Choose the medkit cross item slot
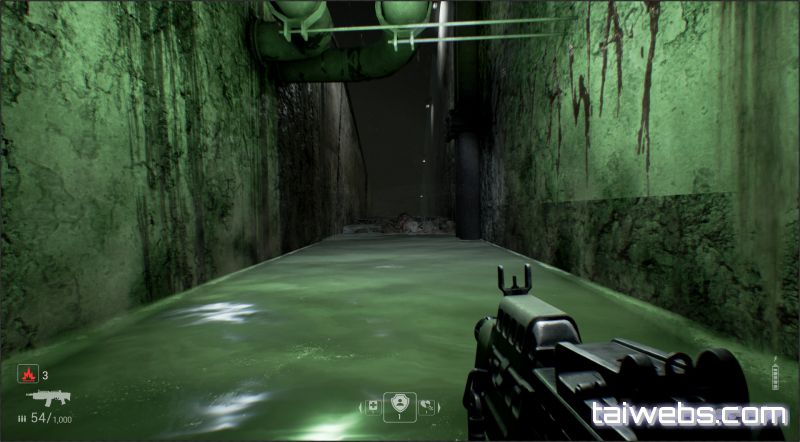This screenshot has width=800, height=442. click(373, 406)
